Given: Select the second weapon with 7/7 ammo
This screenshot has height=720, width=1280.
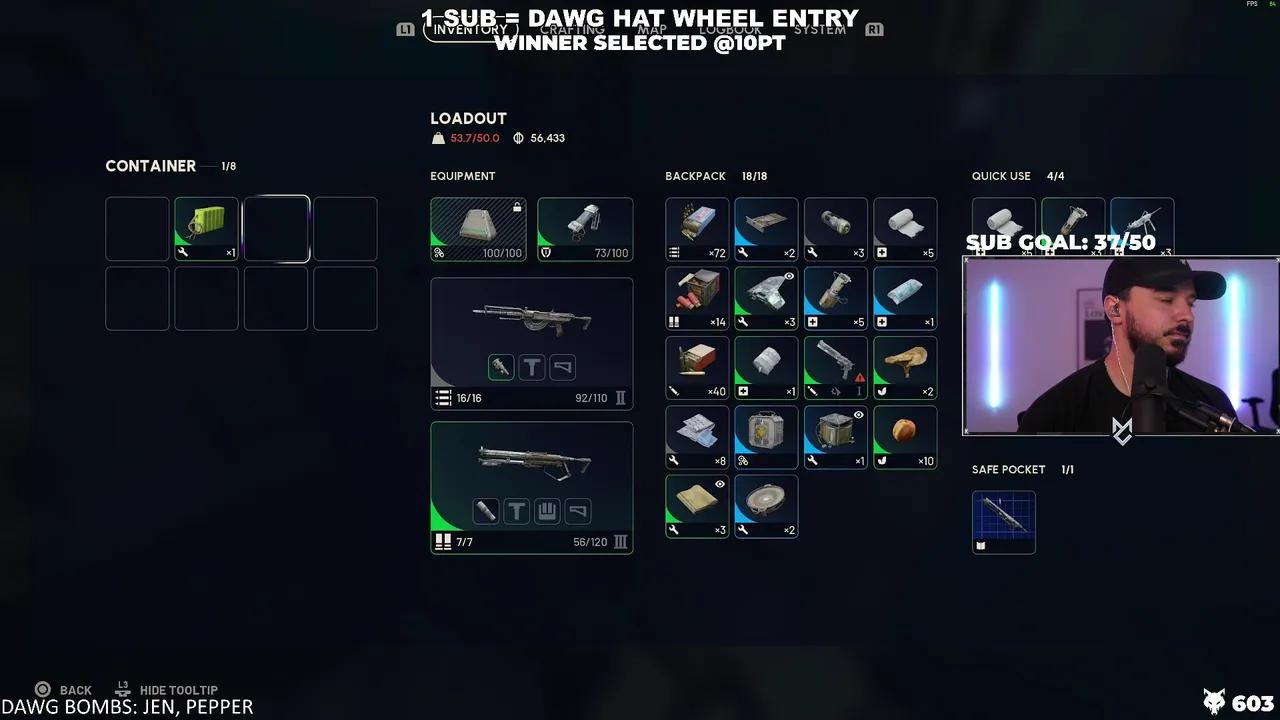Looking at the screenshot, I should coord(531,465).
